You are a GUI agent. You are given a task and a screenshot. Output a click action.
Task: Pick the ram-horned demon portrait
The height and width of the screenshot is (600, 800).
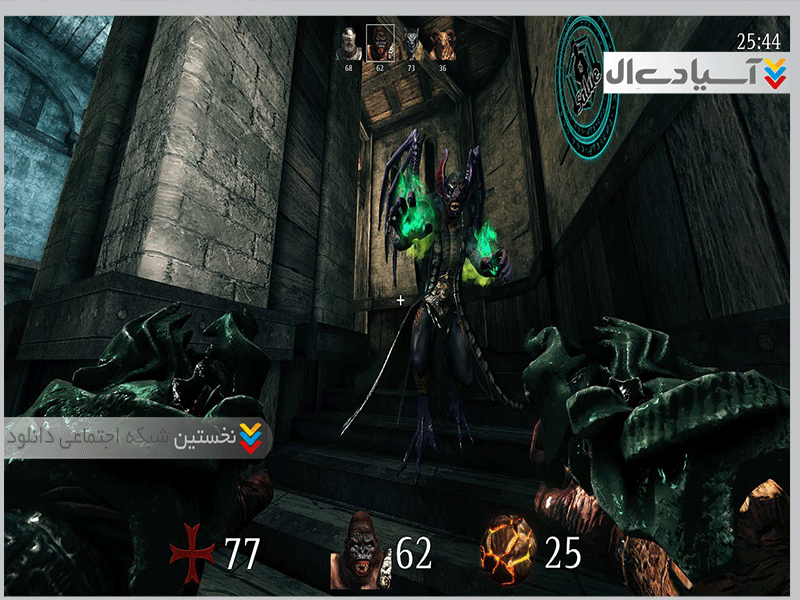point(442,44)
